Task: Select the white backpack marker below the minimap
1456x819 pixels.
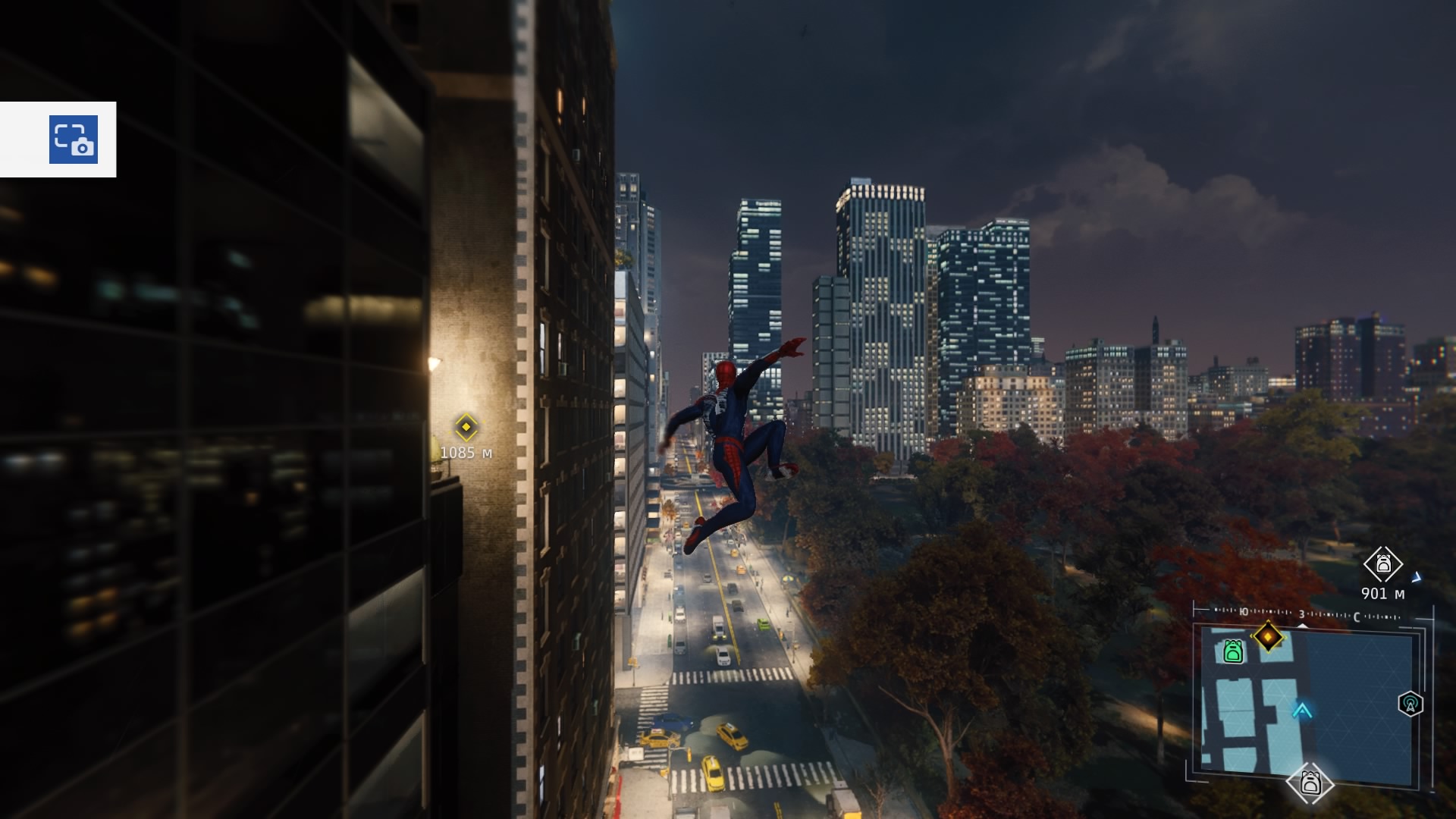Action: pyautogui.click(x=1310, y=783)
